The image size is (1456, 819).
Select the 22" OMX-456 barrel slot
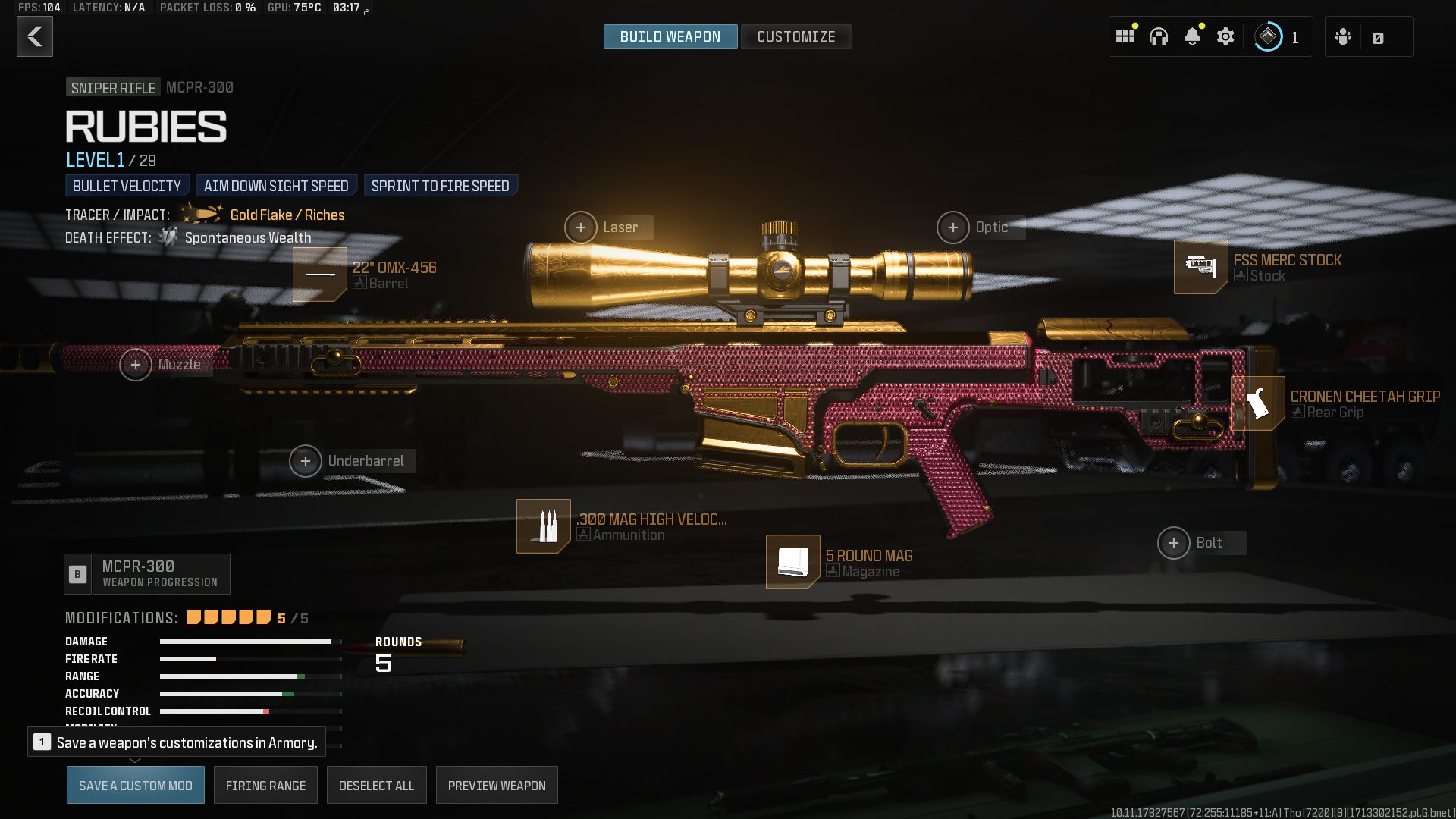click(320, 275)
